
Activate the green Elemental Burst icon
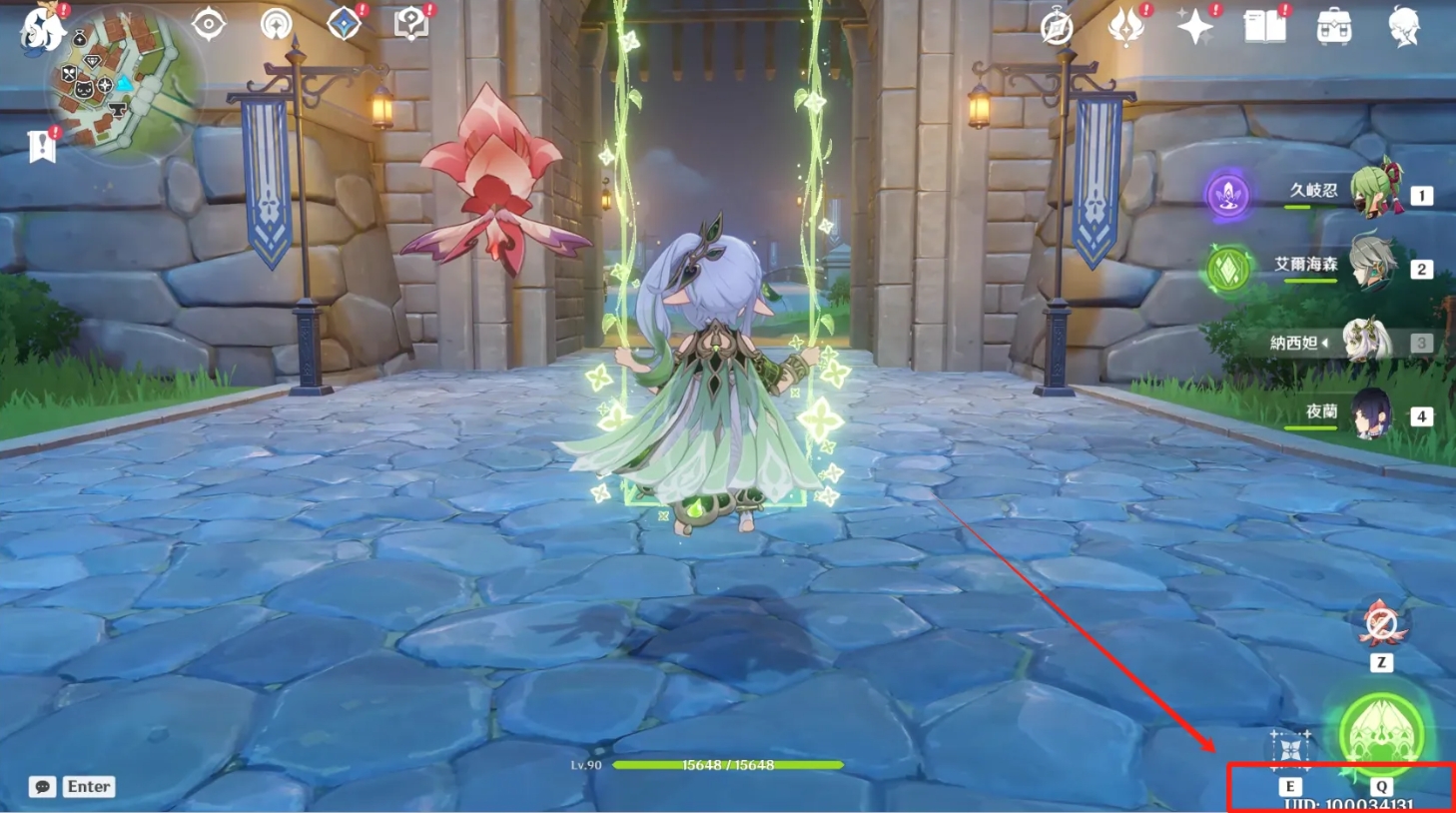click(1381, 734)
